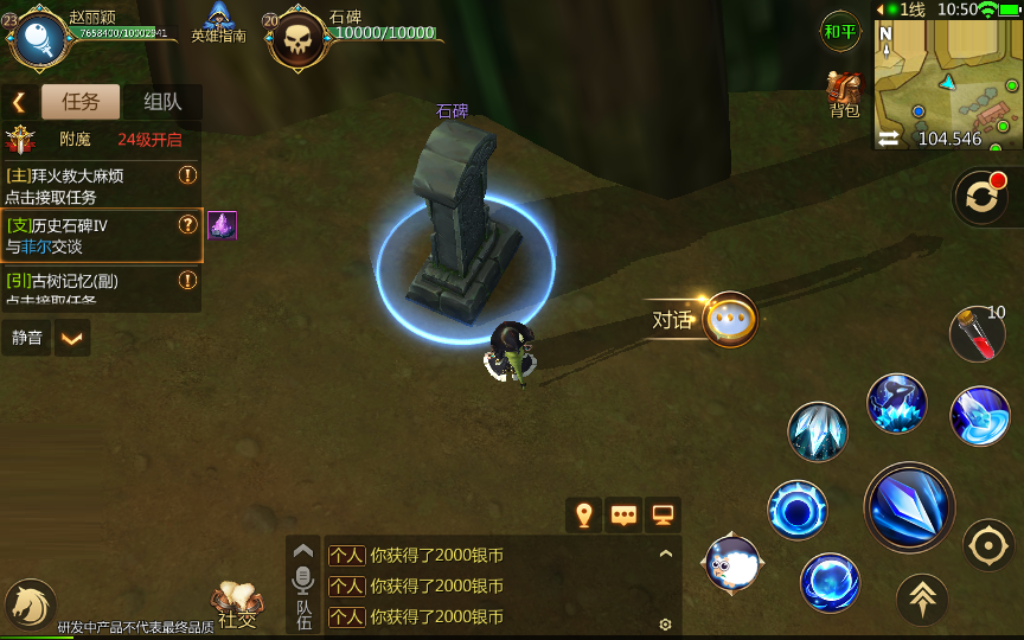The image size is (1024, 640).
Task: Open the 社交 social menu
Action: point(237,605)
